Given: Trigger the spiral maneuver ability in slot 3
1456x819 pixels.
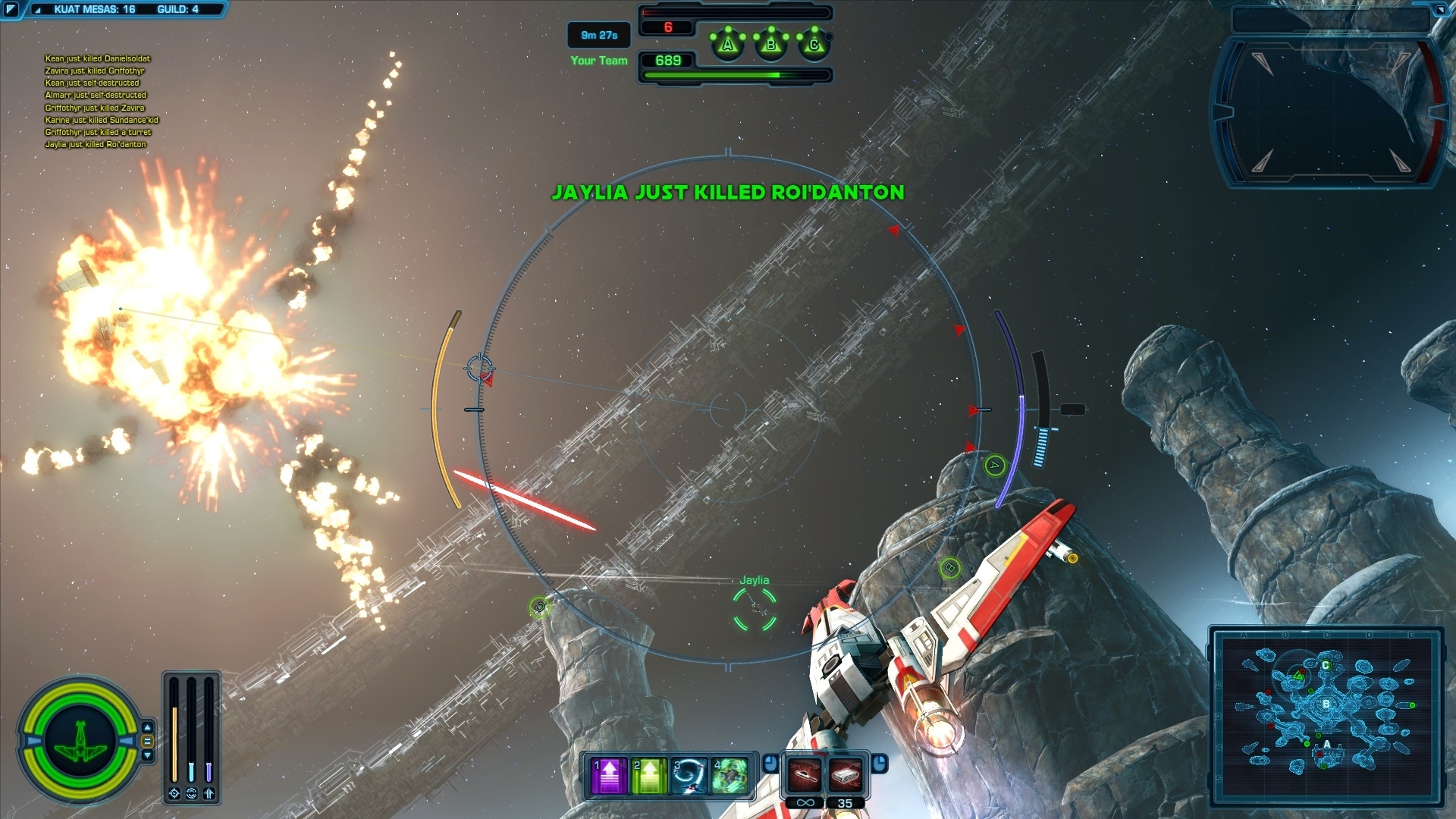Looking at the screenshot, I should click(x=689, y=776).
